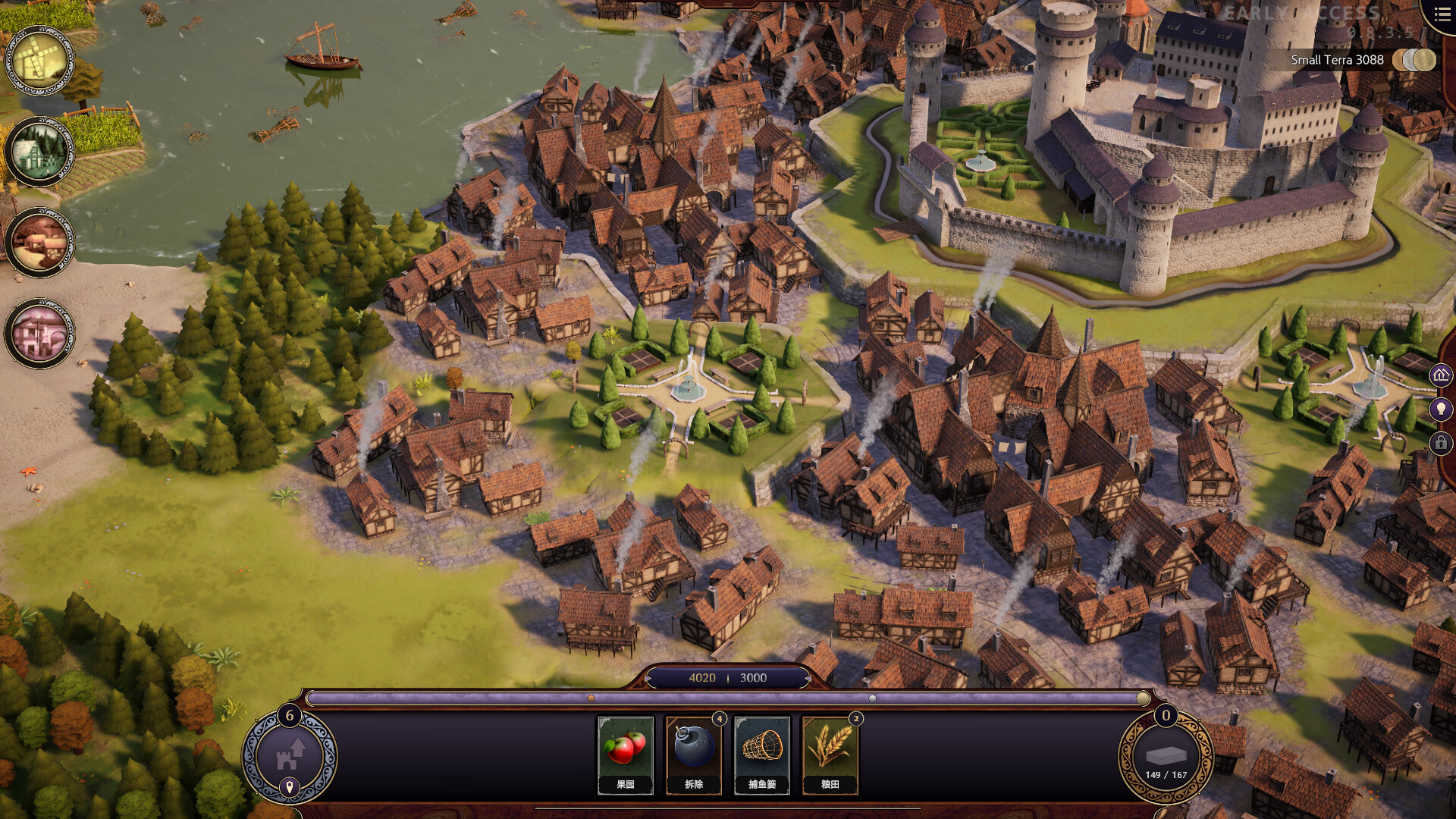Click the house icon on right edge

pos(1441,375)
